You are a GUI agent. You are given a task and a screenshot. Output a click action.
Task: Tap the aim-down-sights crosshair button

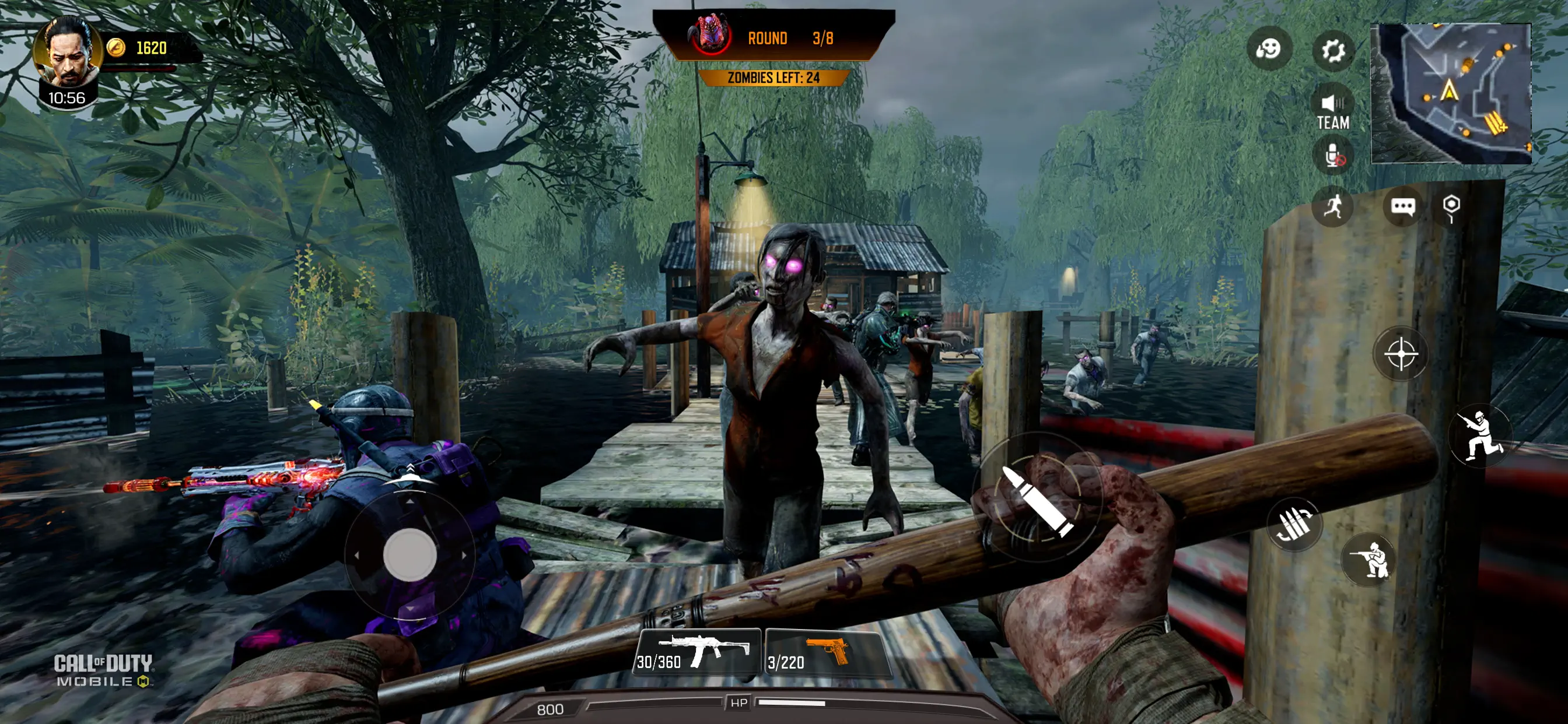pyautogui.click(x=1401, y=354)
